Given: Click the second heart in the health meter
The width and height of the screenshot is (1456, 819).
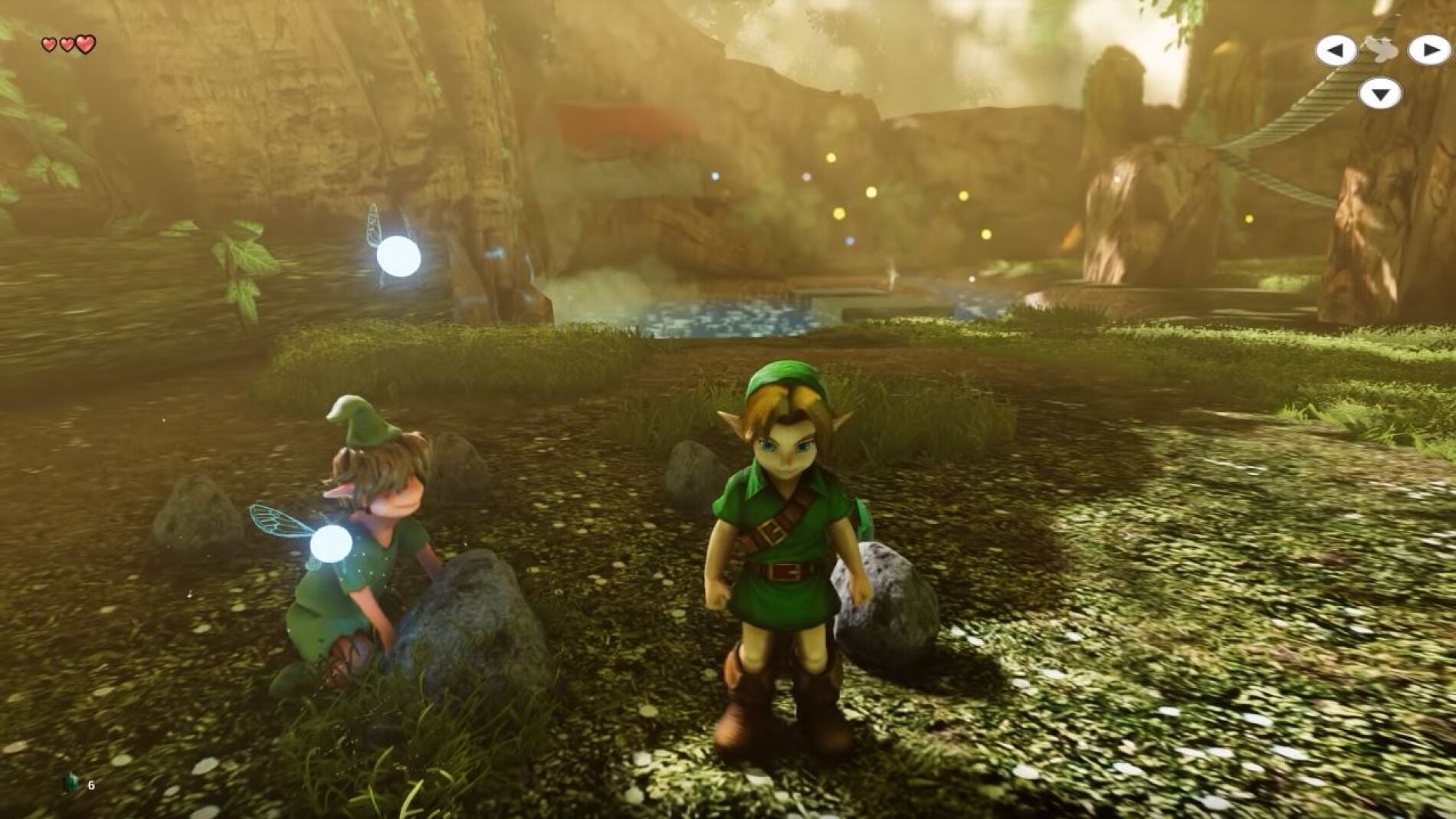Looking at the screenshot, I should click(65, 44).
